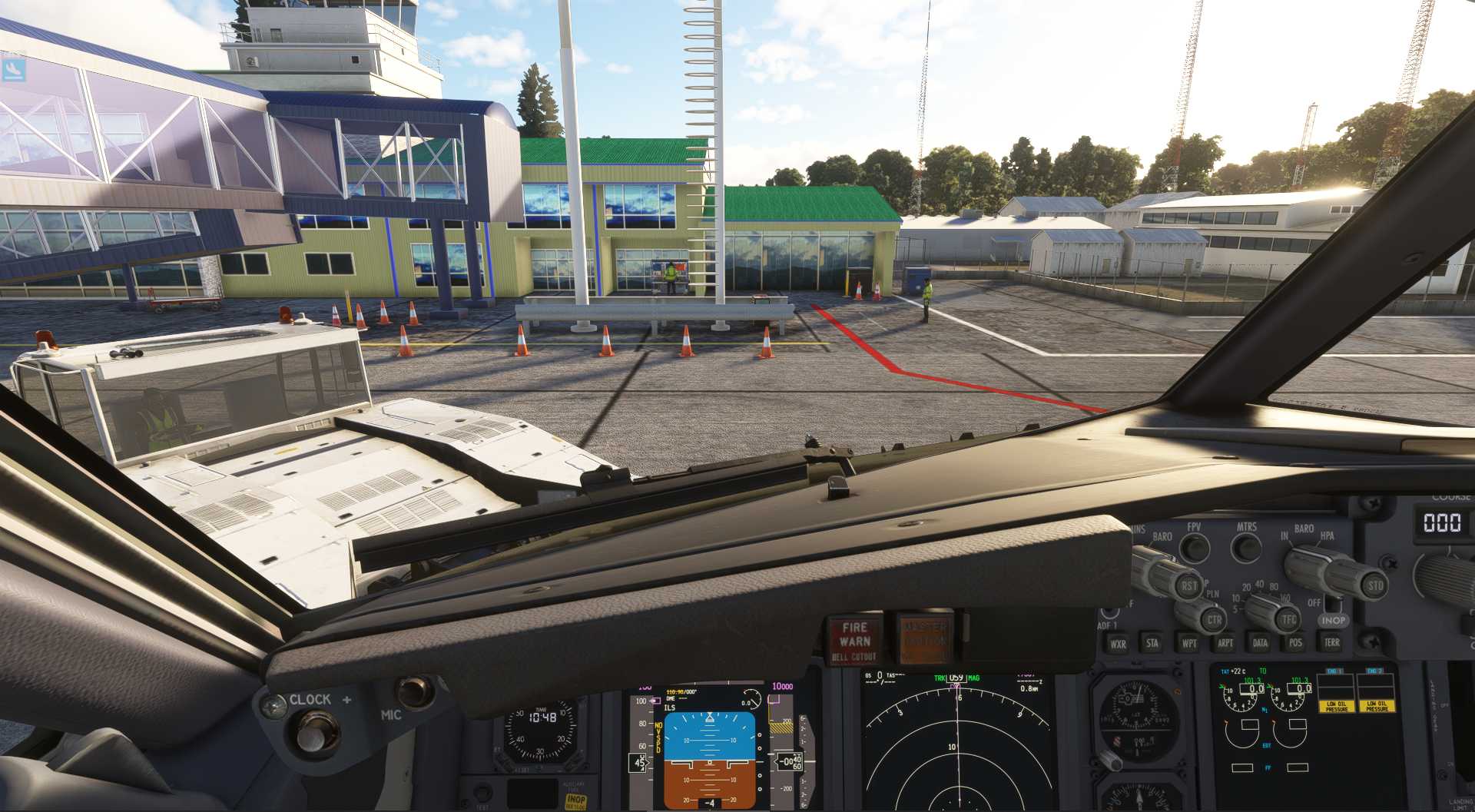
Task: Toggle the TERR terrain map button
Action: pos(1332,641)
